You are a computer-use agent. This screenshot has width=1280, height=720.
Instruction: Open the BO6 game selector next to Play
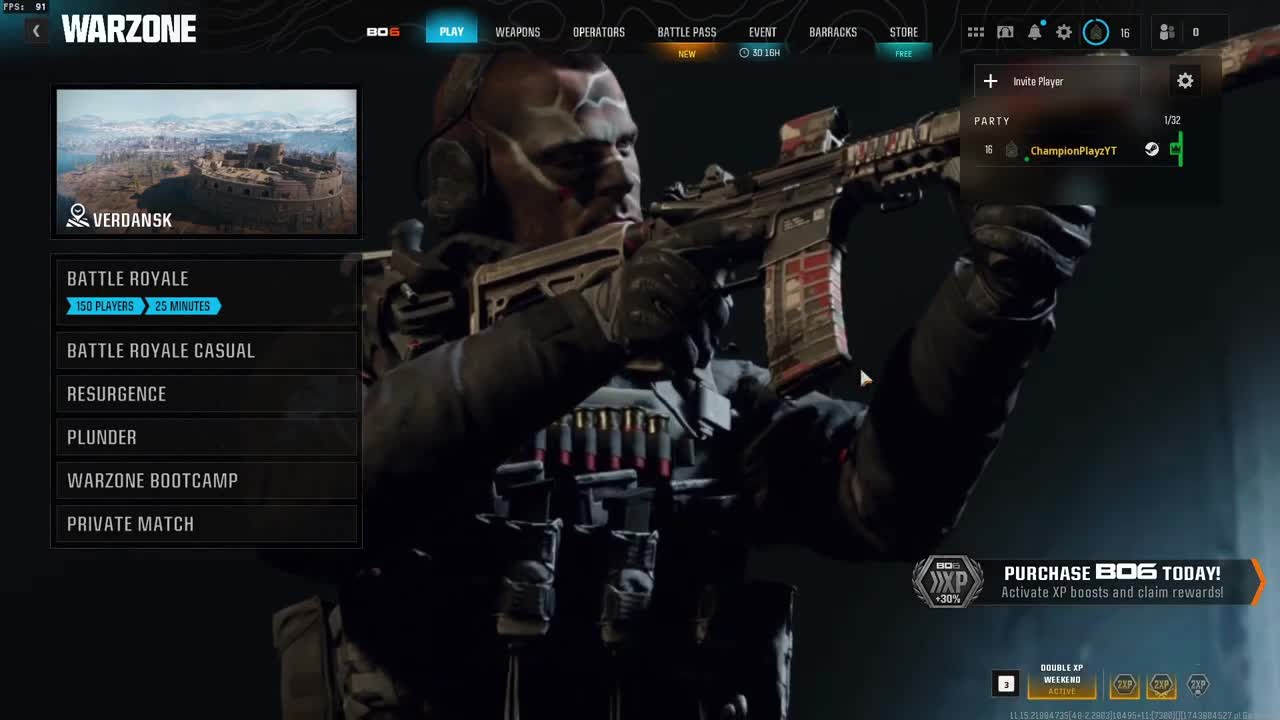click(x=385, y=31)
